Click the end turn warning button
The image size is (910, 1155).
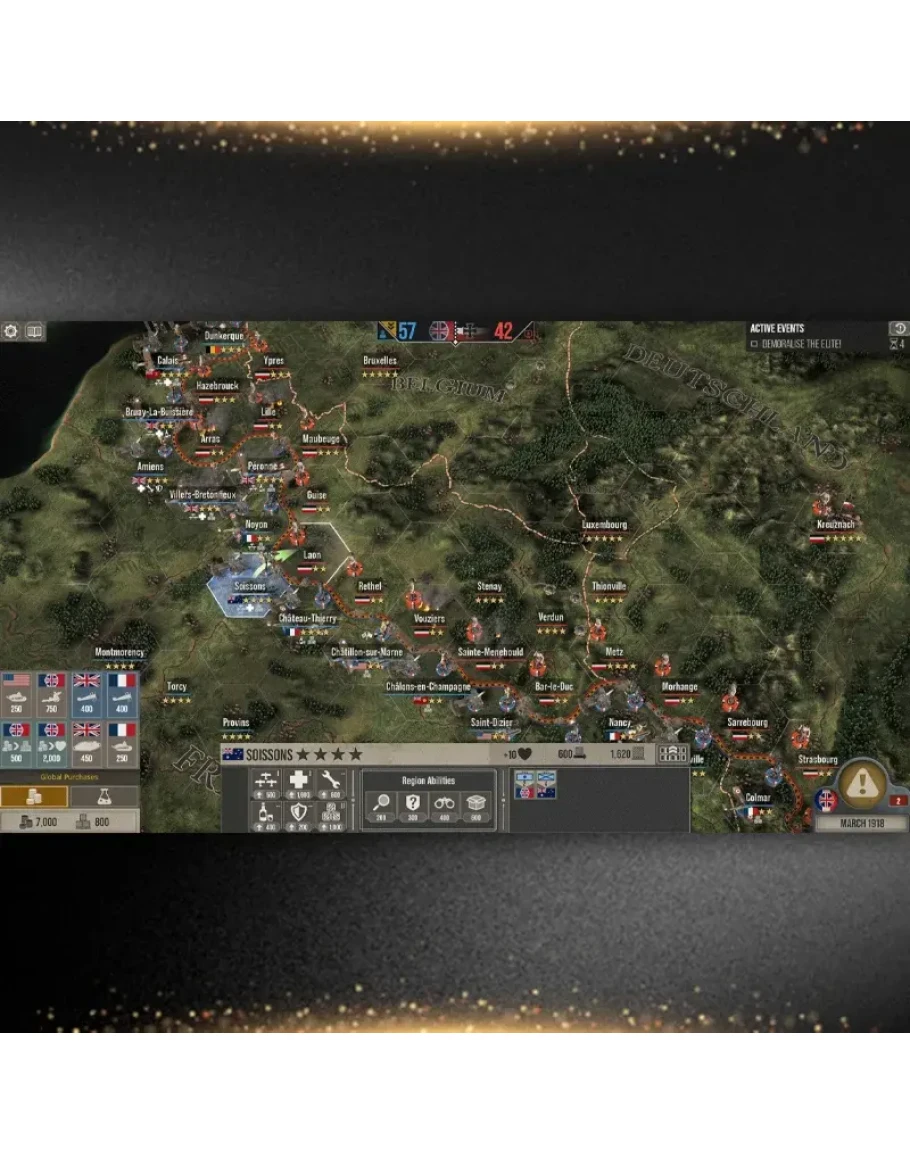pyautogui.click(x=859, y=783)
